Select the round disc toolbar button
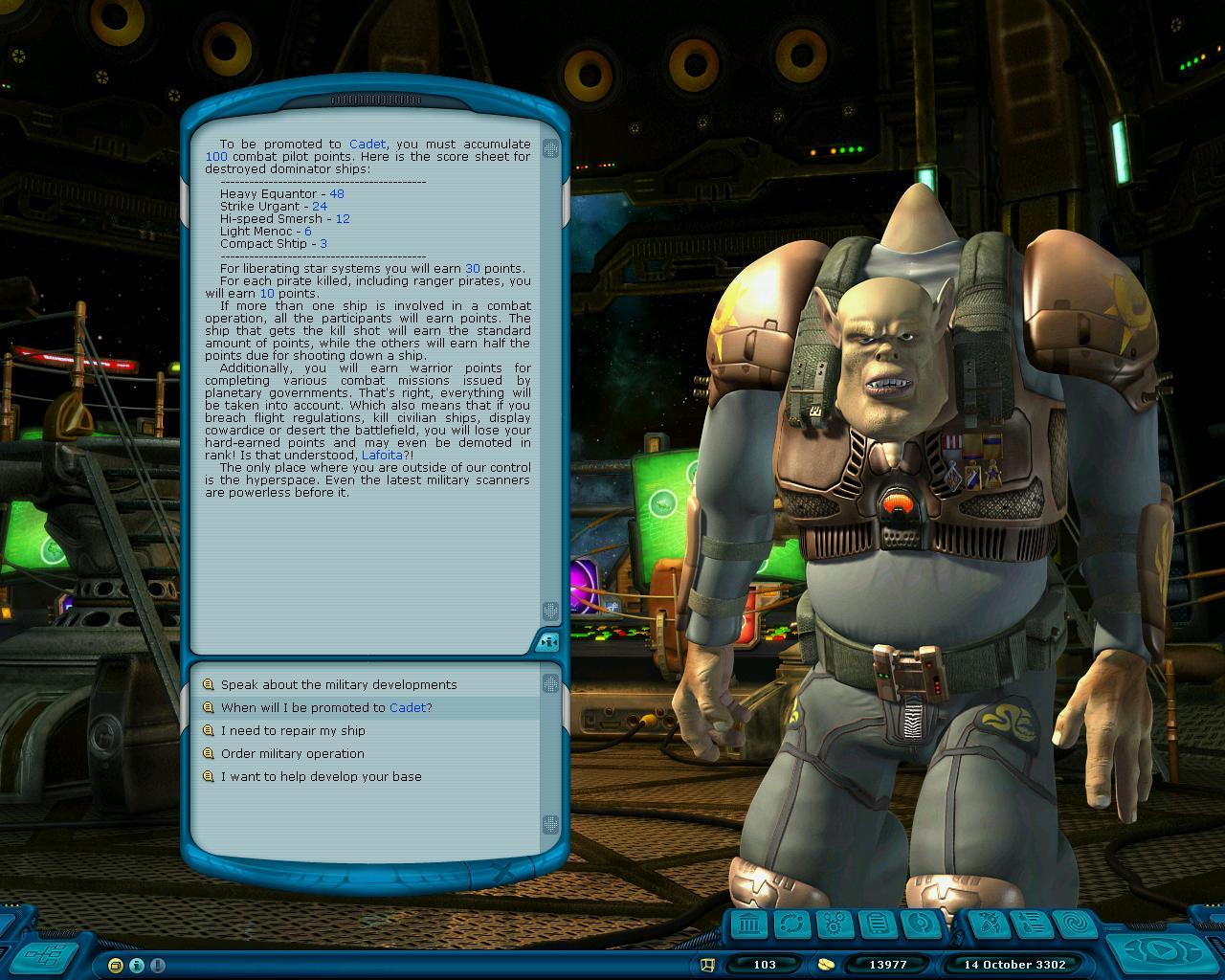This screenshot has width=1225, height=980. [920, 924]
